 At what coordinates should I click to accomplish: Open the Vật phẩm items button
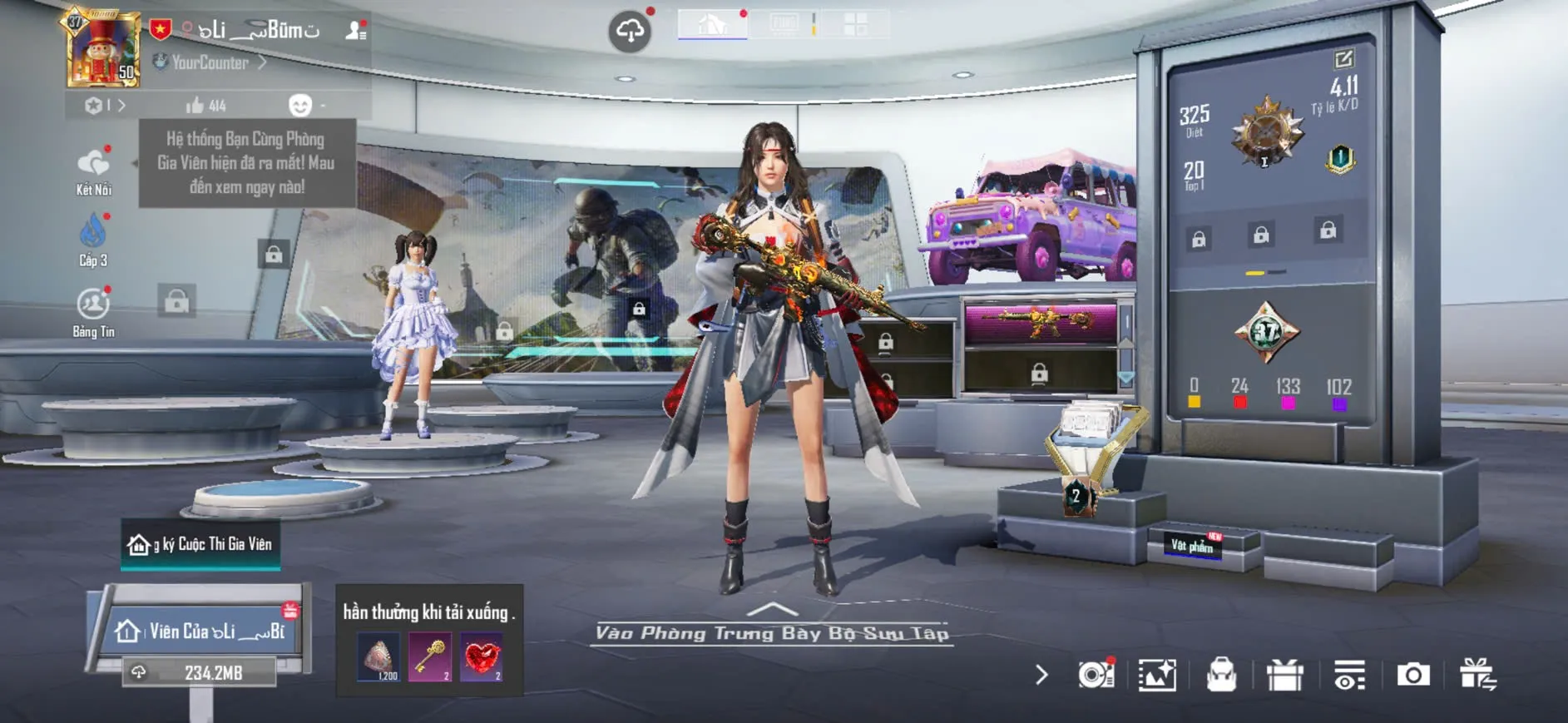[x=1192, y=545]
